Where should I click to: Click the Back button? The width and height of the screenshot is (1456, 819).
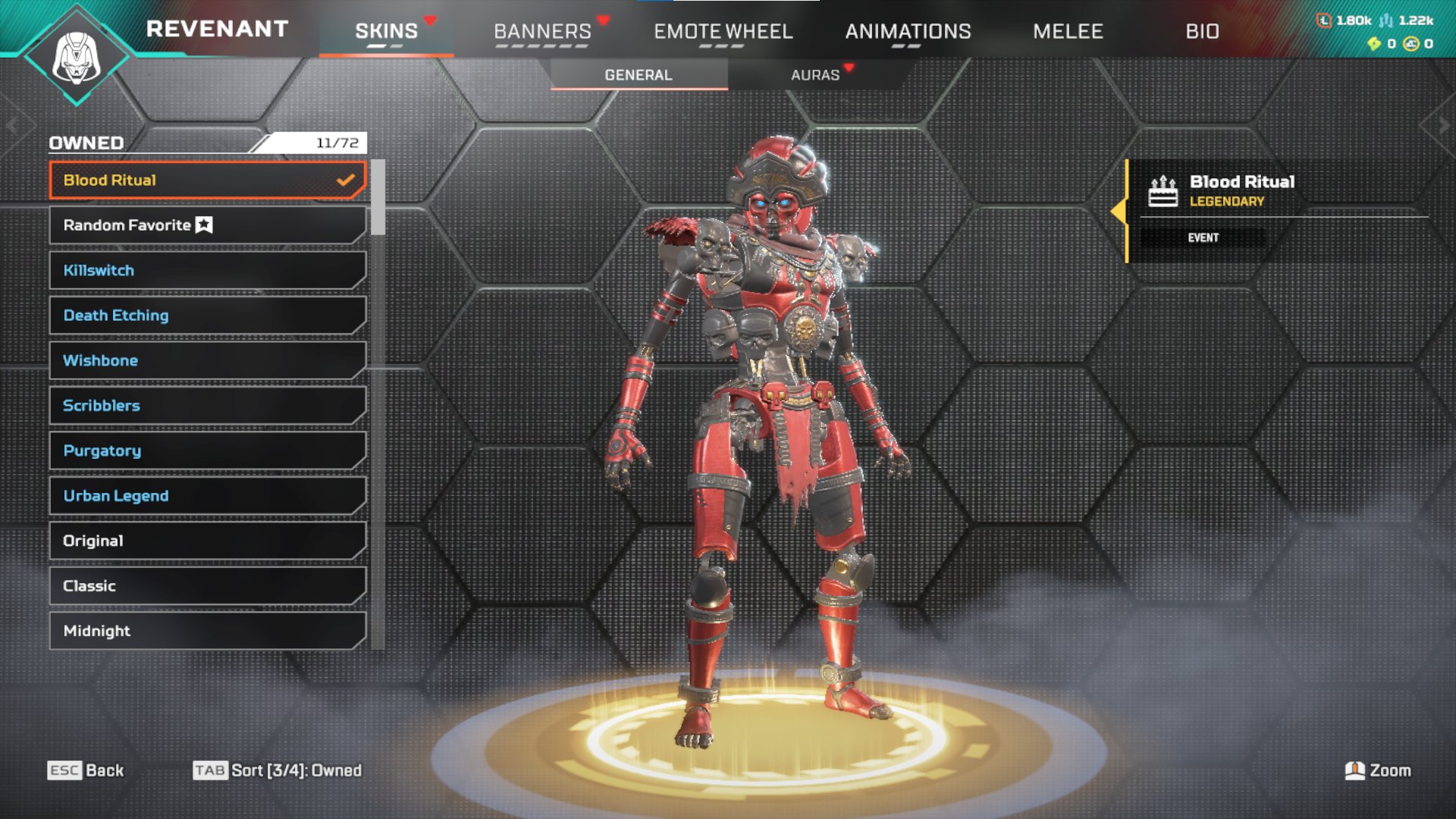[x=86, y=770]
